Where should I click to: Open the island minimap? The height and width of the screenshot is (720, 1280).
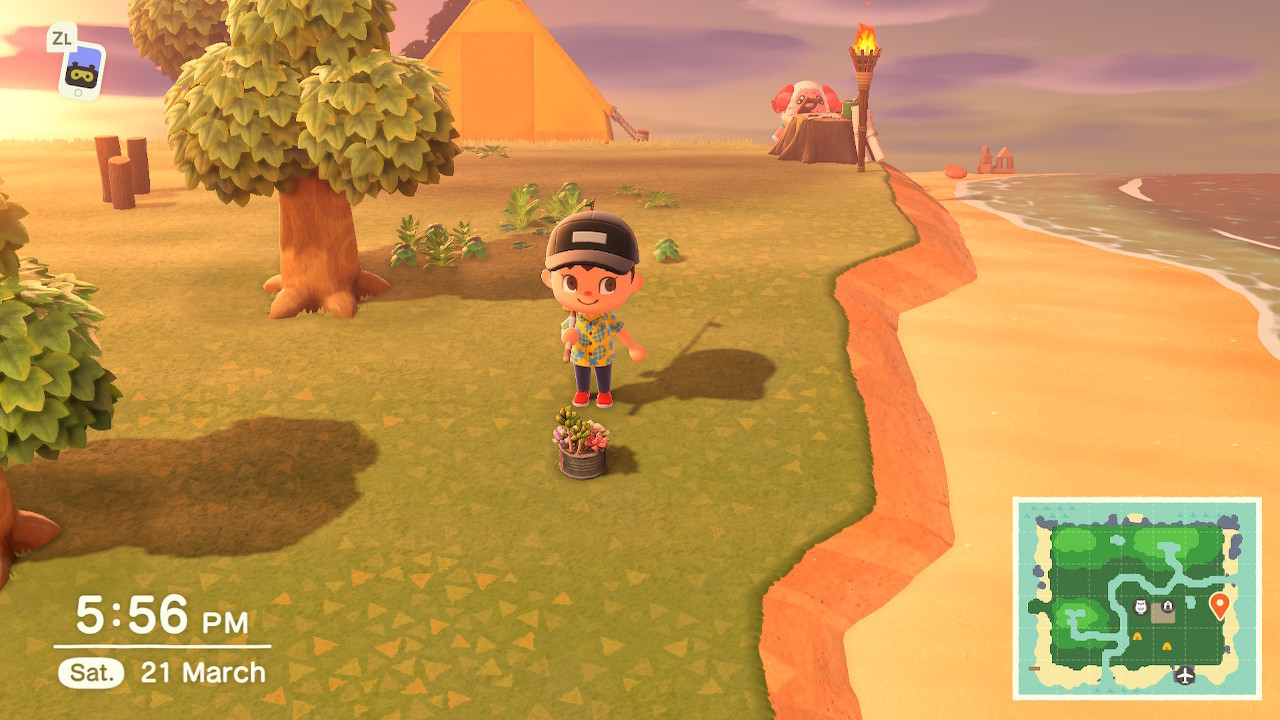pyautogui.click(x=1137, y=598)
